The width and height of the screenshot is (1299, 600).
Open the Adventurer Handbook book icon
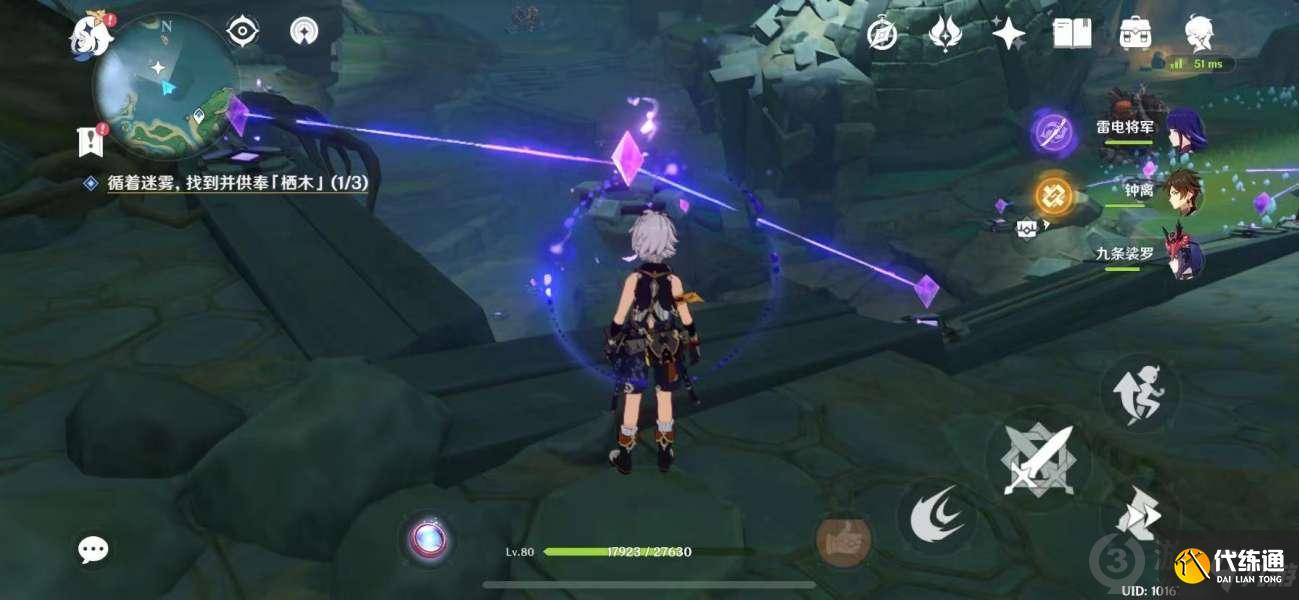(x=1071, y=34)
